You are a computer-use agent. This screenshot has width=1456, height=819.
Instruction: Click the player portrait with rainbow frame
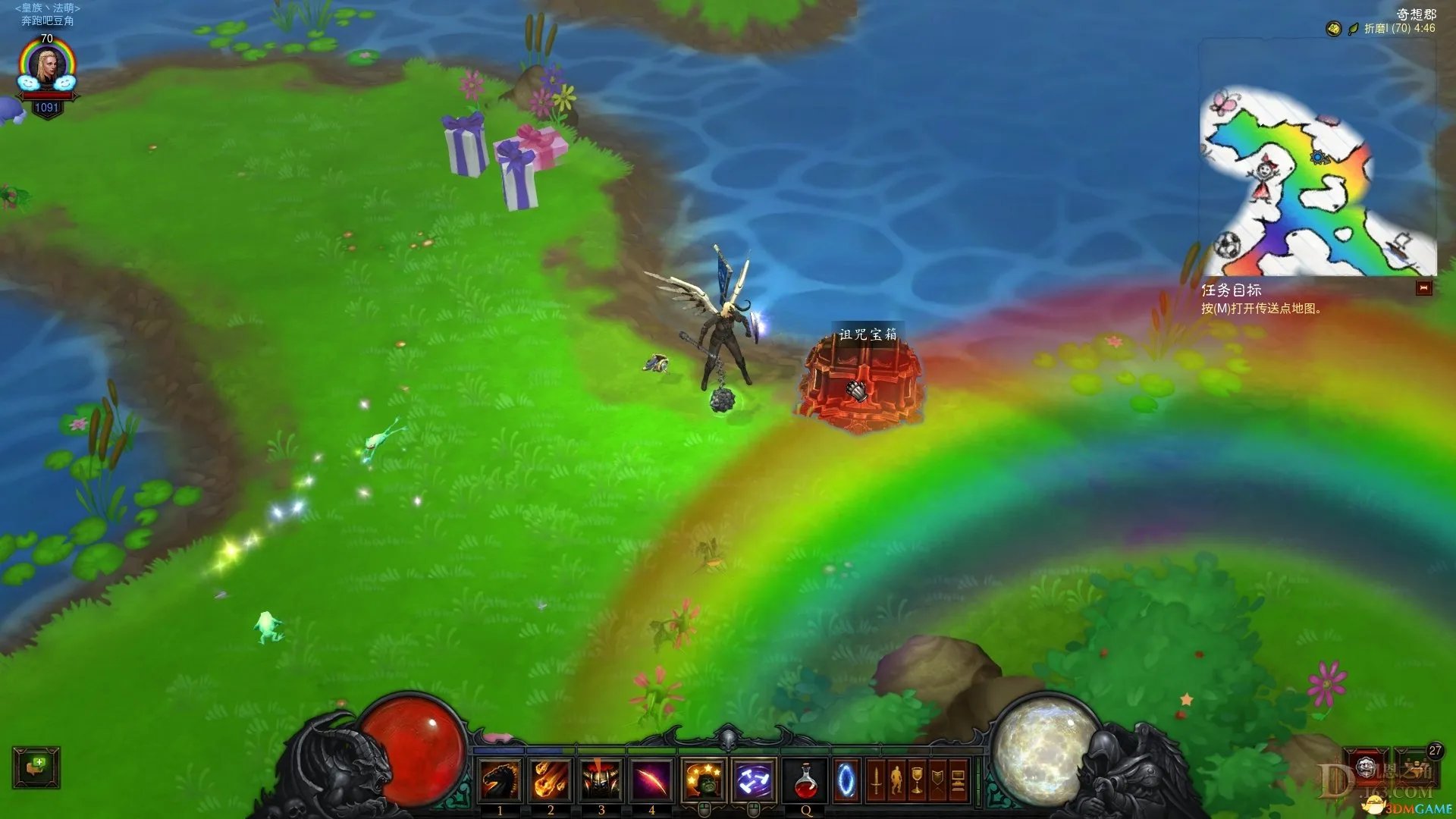[47, 68]
